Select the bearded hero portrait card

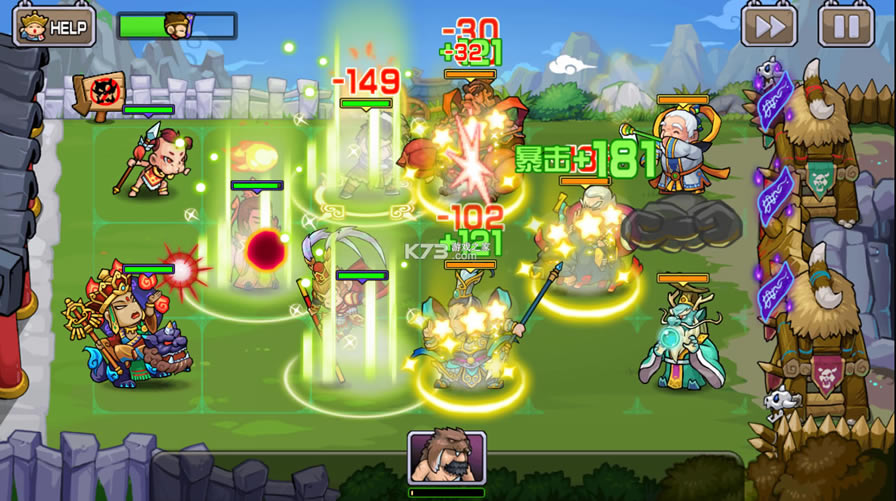(x=446, y=460)
